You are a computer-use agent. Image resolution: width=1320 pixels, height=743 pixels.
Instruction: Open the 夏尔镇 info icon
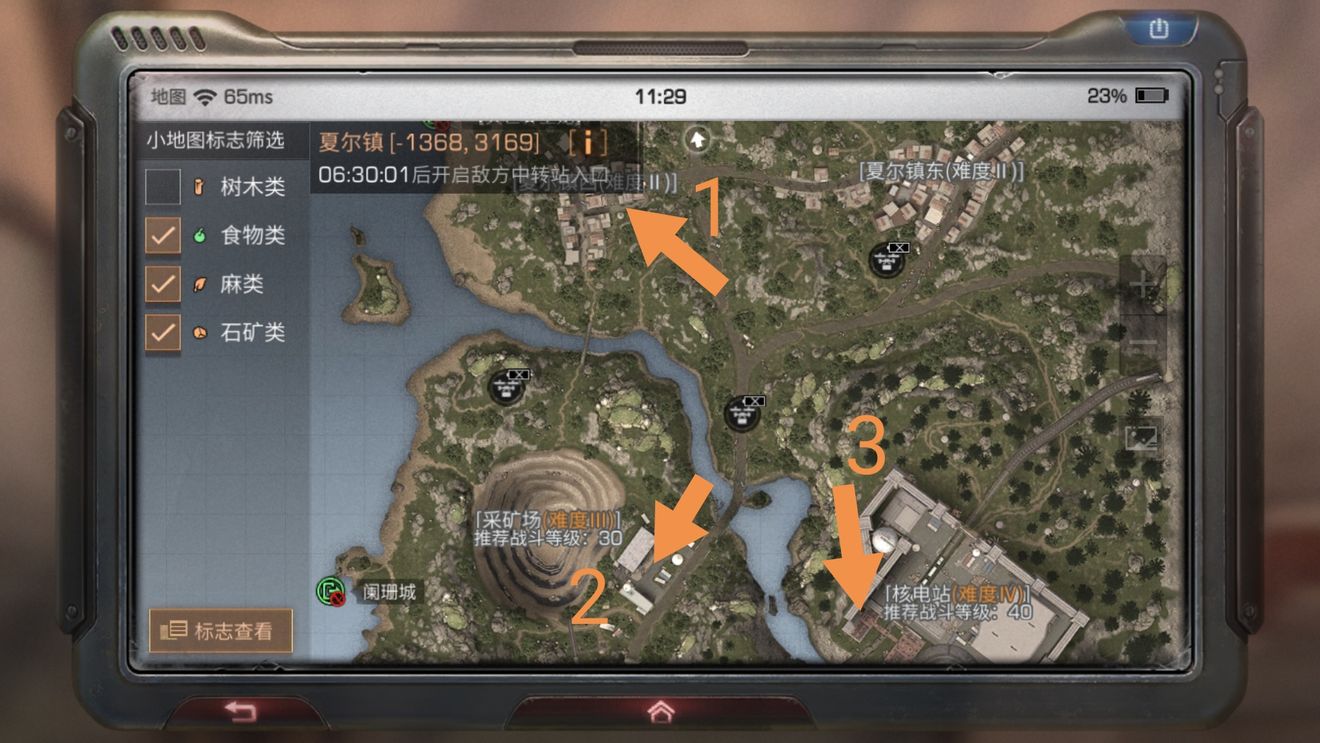coord(588,142)
